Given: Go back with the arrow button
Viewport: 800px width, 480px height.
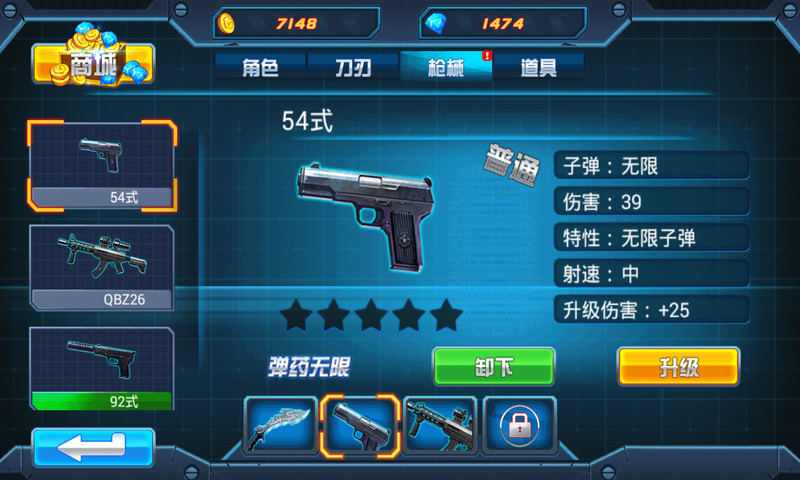Looking at the screenshot, I should (x=93, y=447).
